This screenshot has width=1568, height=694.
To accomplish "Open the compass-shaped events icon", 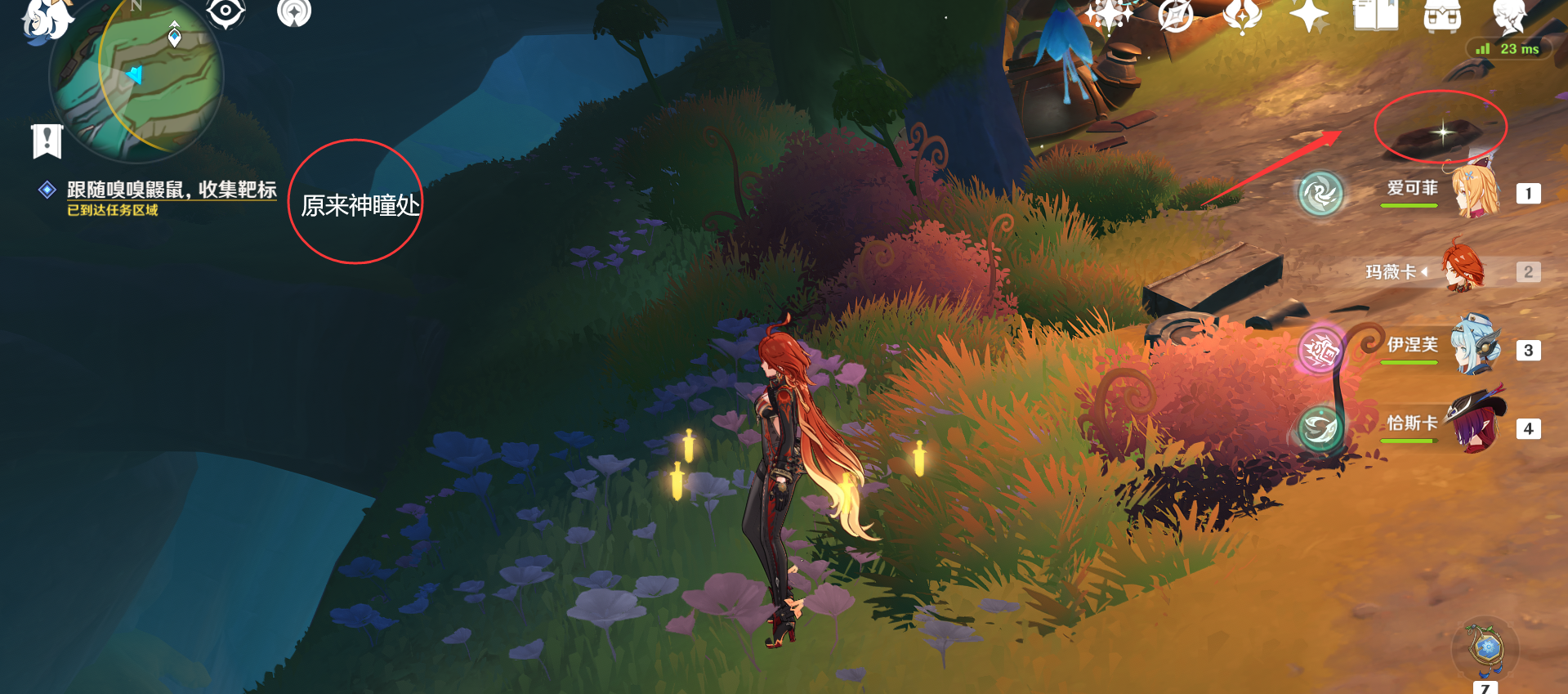I will point(1176,15).
